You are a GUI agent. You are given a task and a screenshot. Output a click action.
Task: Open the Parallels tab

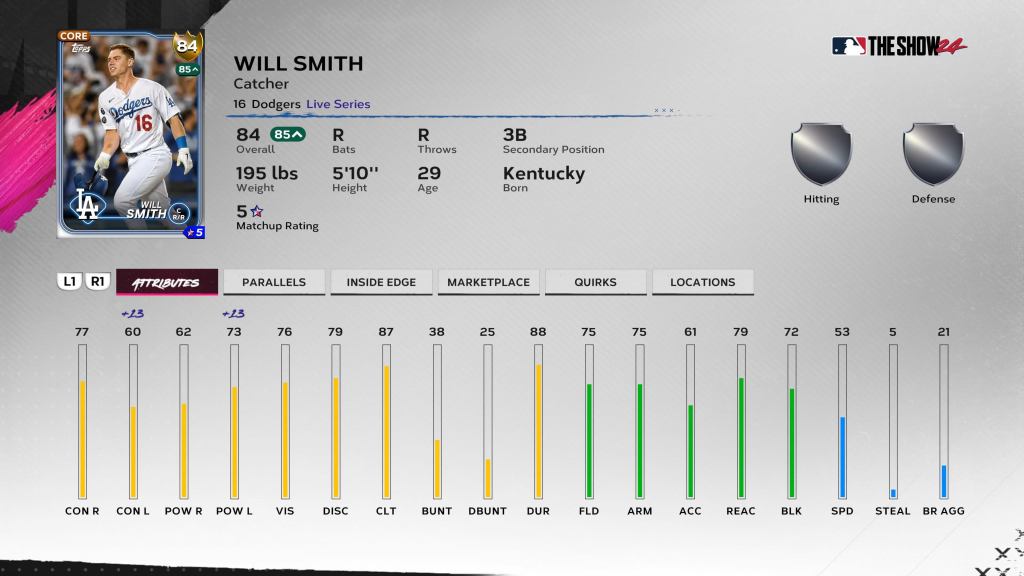coord(274,282)
